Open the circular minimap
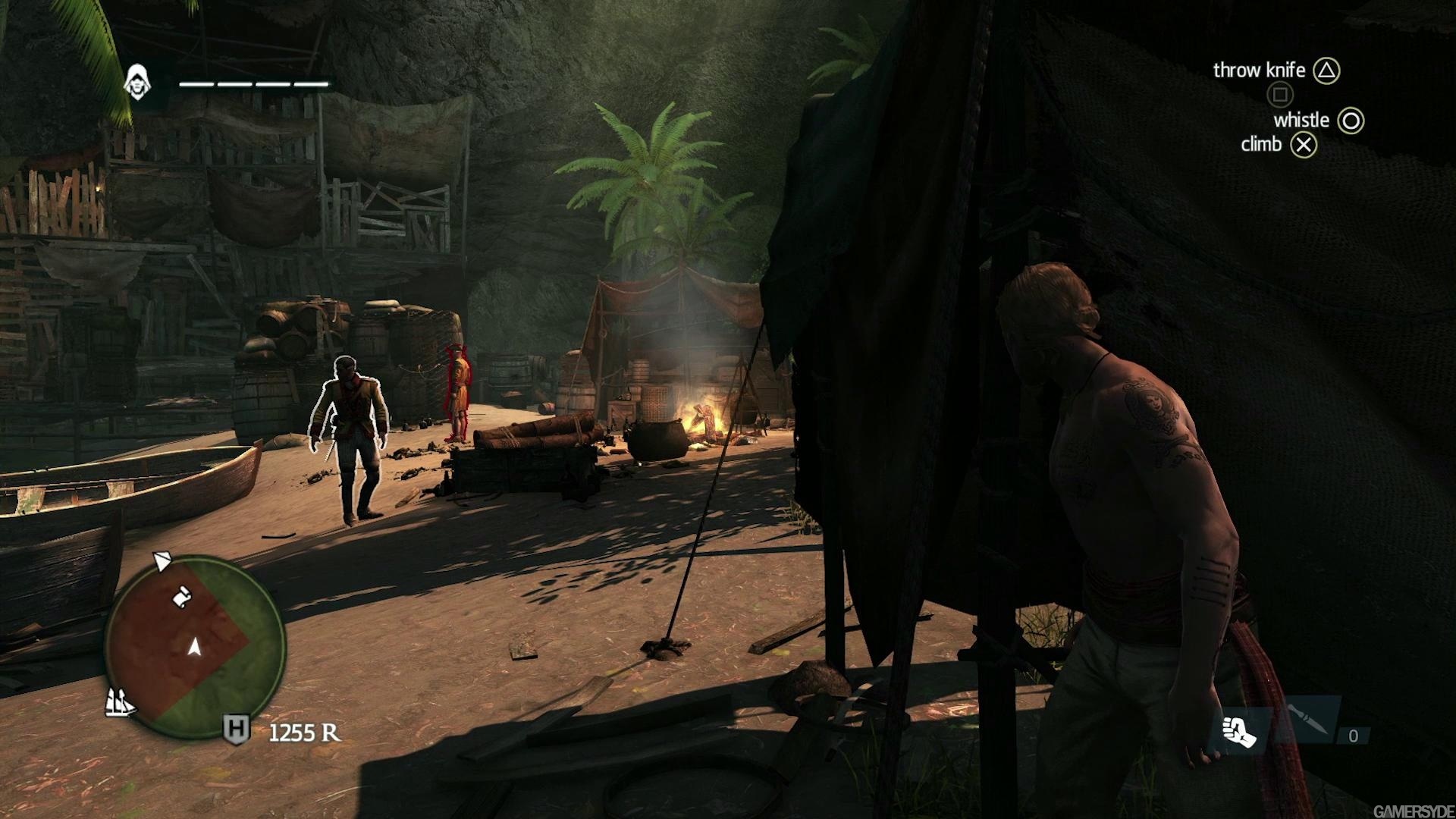The width and height of the screenshot is (1456, 819). point(195,647)
